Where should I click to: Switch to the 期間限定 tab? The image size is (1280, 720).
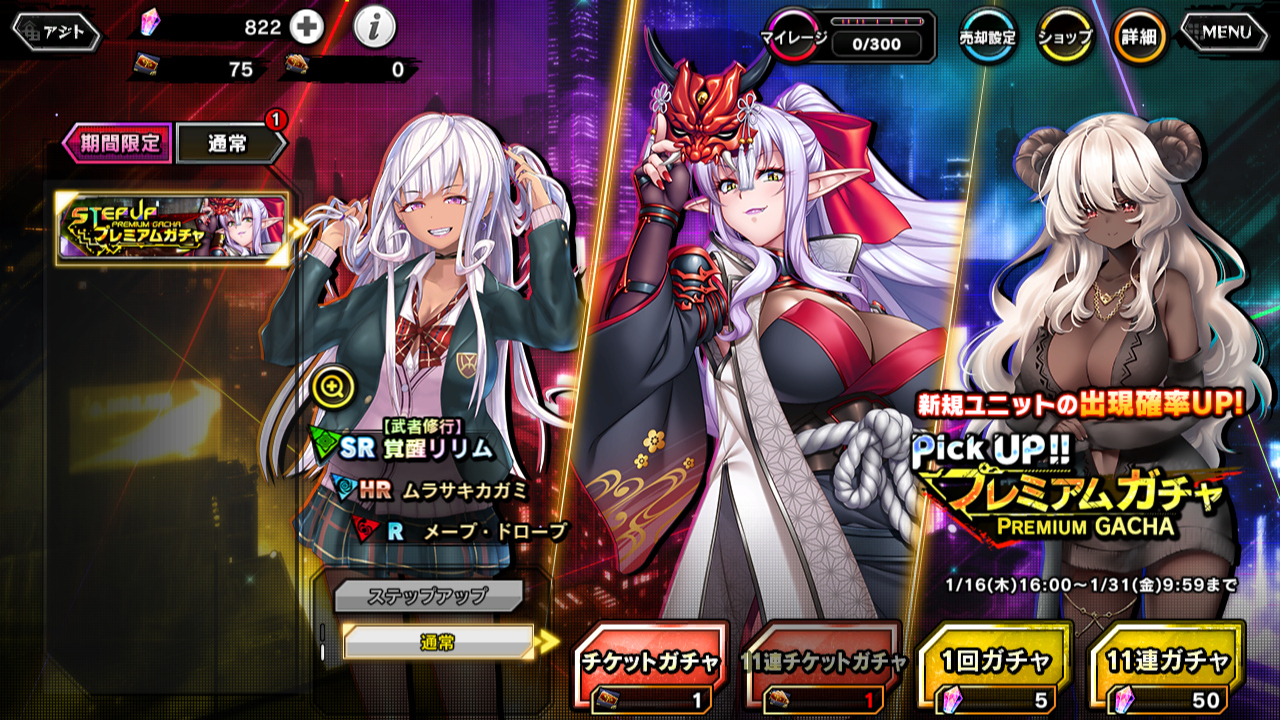point(118,143)
